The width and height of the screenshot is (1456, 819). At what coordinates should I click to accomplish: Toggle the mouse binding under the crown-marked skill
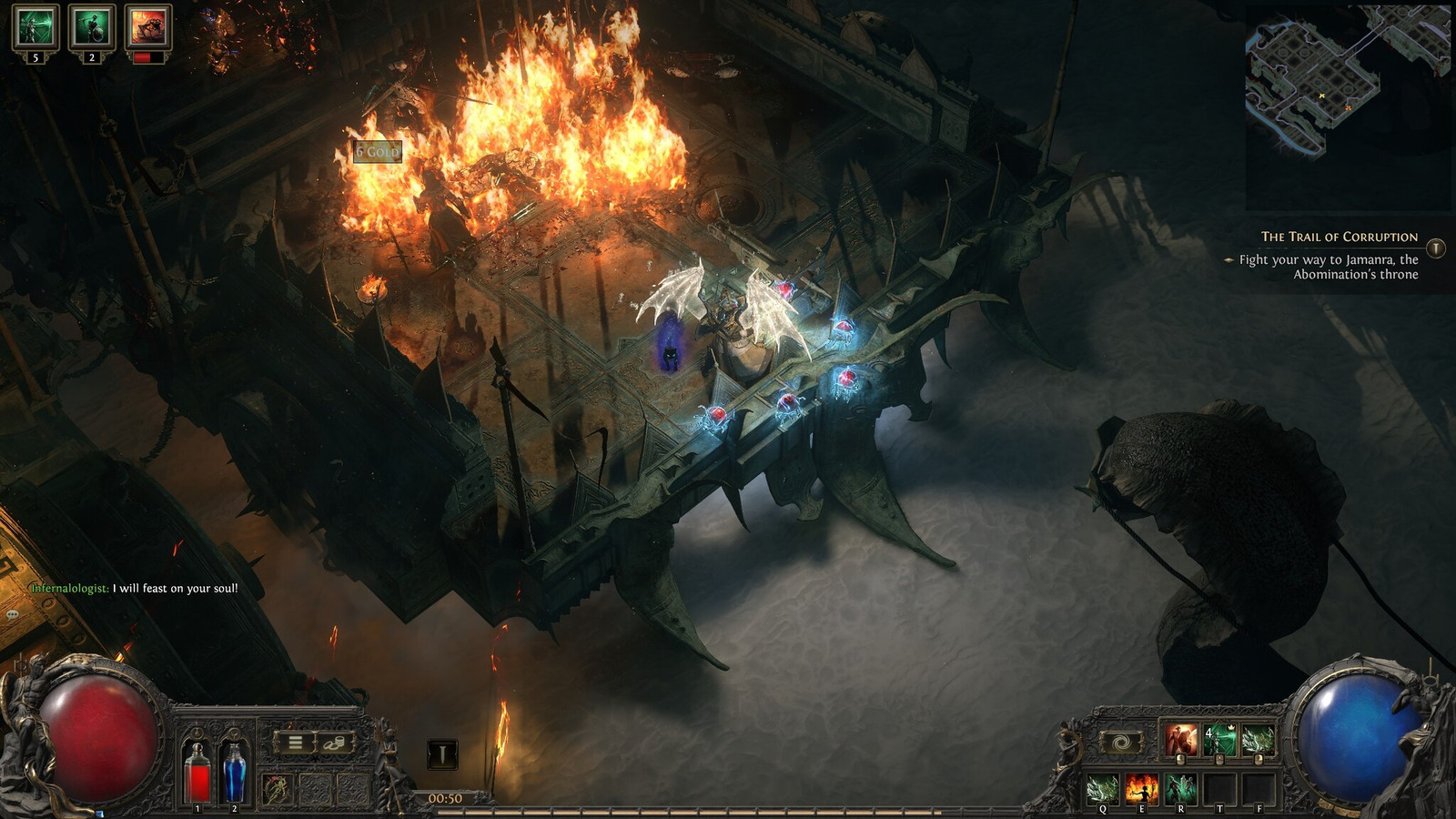(1219, 760)
